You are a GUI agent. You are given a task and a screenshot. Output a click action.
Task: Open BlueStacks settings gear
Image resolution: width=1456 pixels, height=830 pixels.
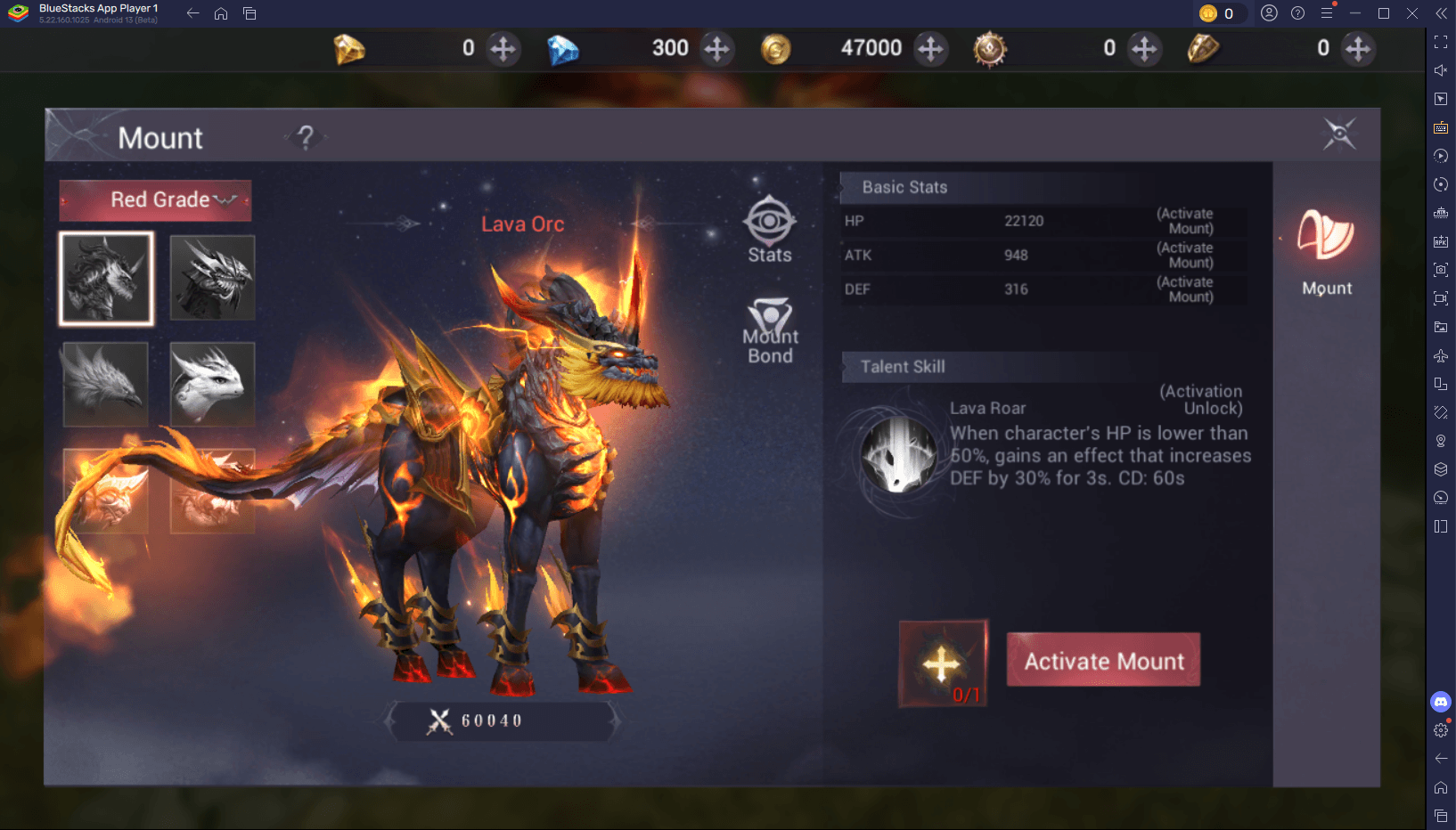point(1441,730)
